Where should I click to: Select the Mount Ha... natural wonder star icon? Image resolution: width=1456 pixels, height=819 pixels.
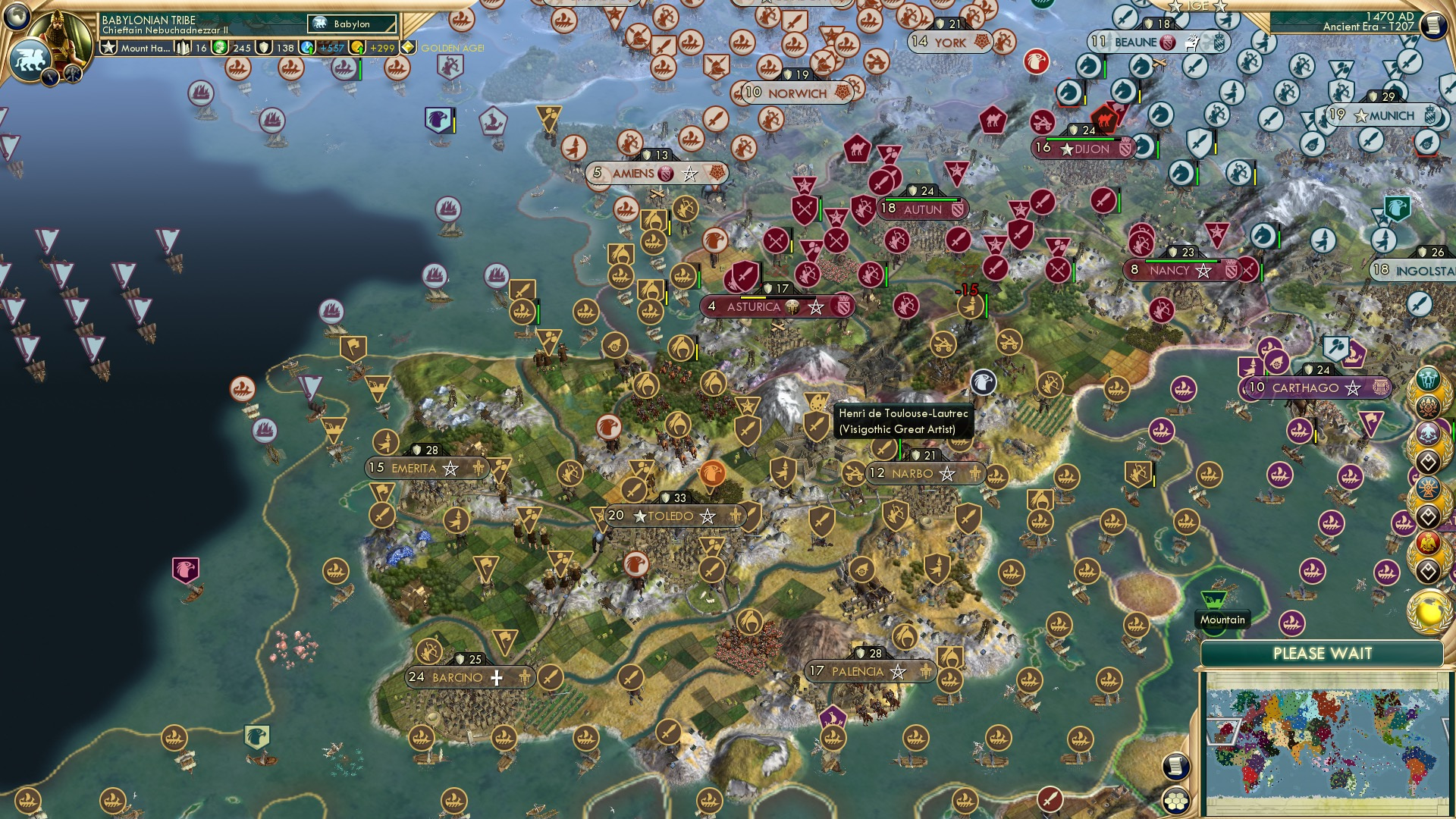pyautogui.click(x=109, y=47)
